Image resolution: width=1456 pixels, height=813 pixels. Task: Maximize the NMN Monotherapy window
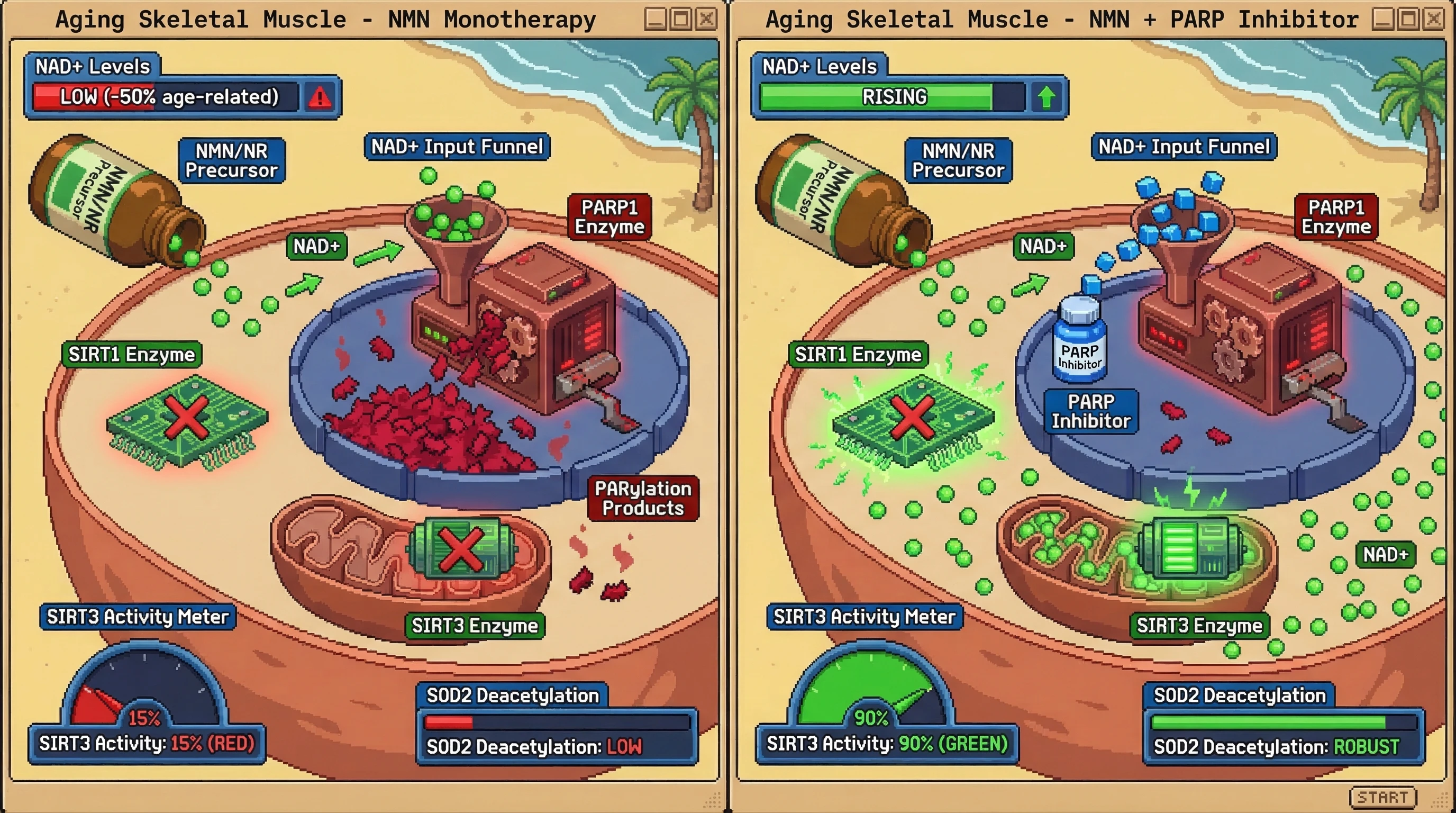(681, 20)
